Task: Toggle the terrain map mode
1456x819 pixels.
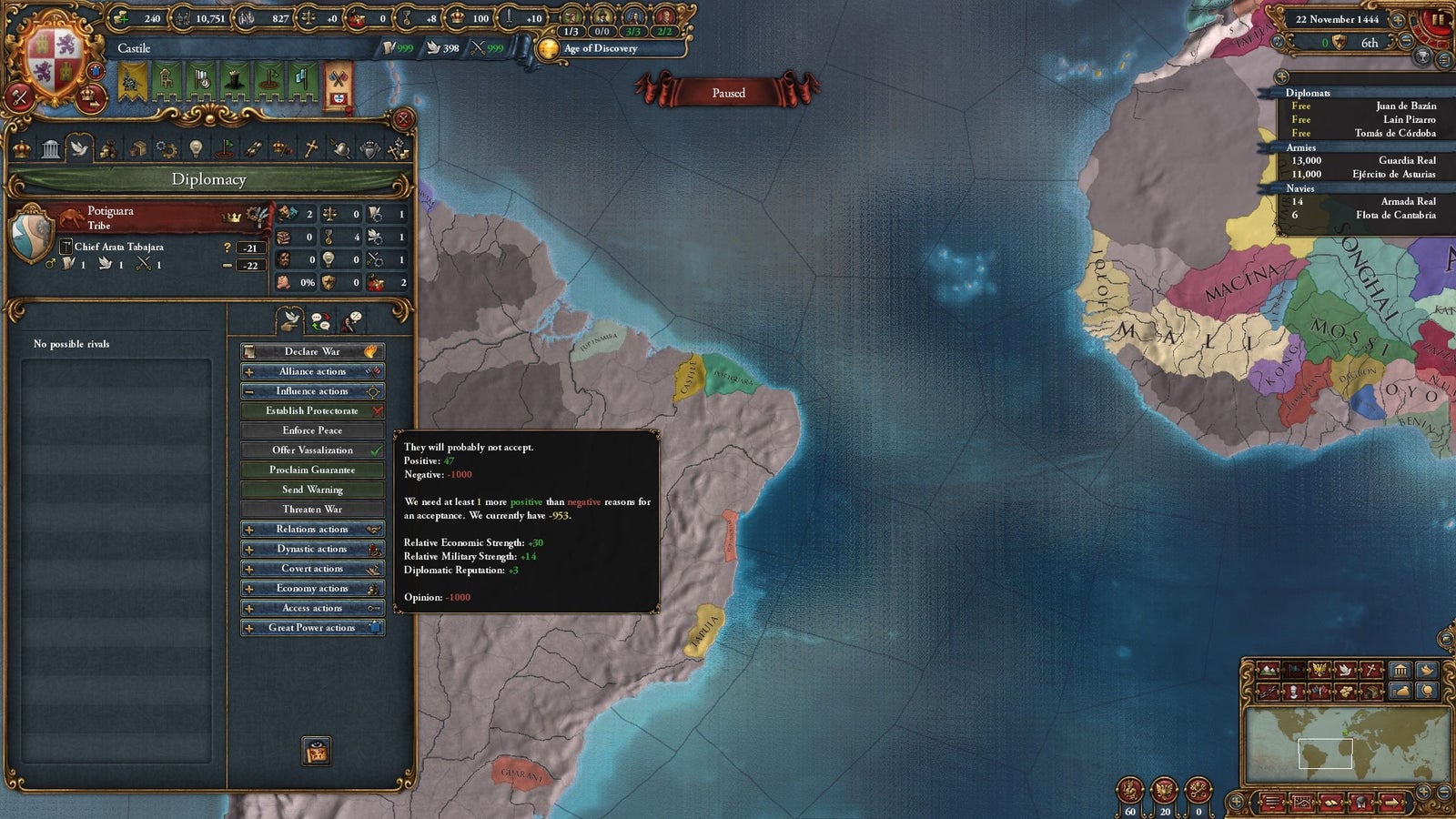Action: (1269, 669)
